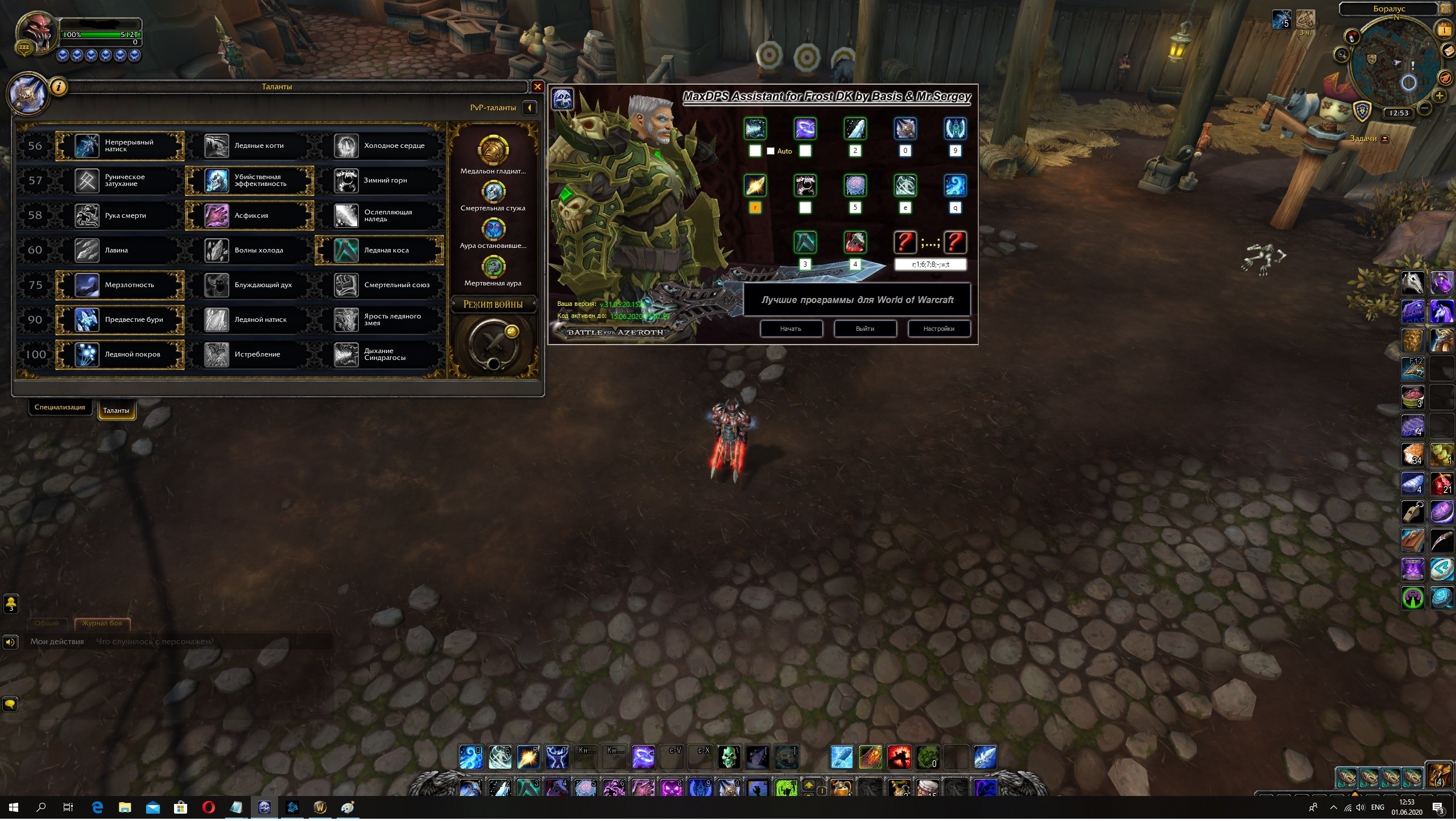Pick the Зимний горн talent
Image resolution: width=1456 pixels, height=821 pixels.
[x=379, y=180]
